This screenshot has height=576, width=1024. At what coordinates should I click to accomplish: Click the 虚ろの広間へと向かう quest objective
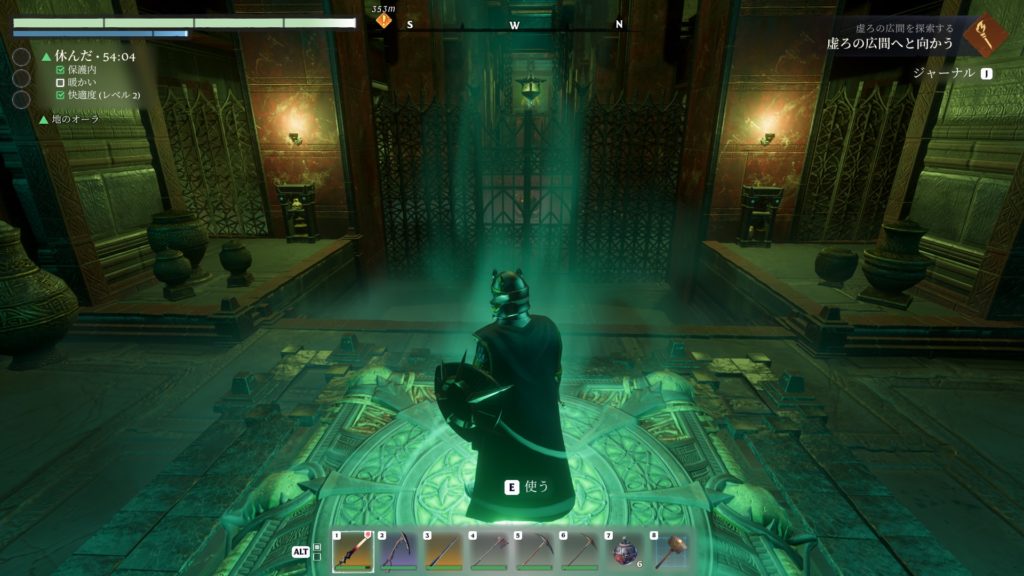coord(892,44)
